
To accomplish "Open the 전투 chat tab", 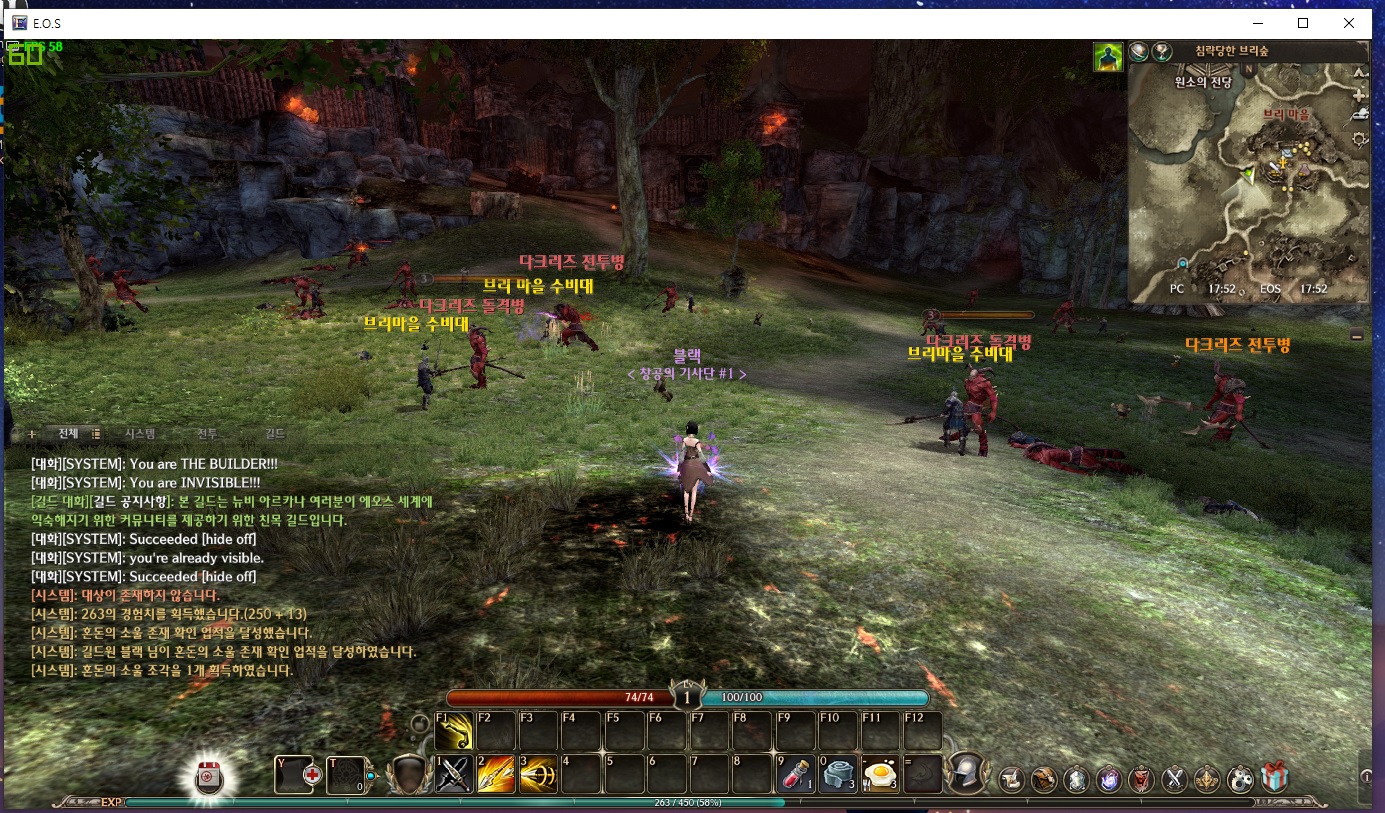I will pyautogui.click(x=207, y=434).
